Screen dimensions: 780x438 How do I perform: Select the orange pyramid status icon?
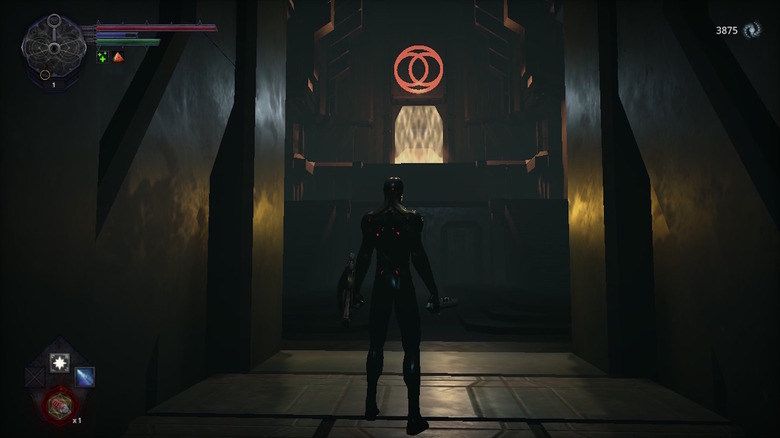118,57
